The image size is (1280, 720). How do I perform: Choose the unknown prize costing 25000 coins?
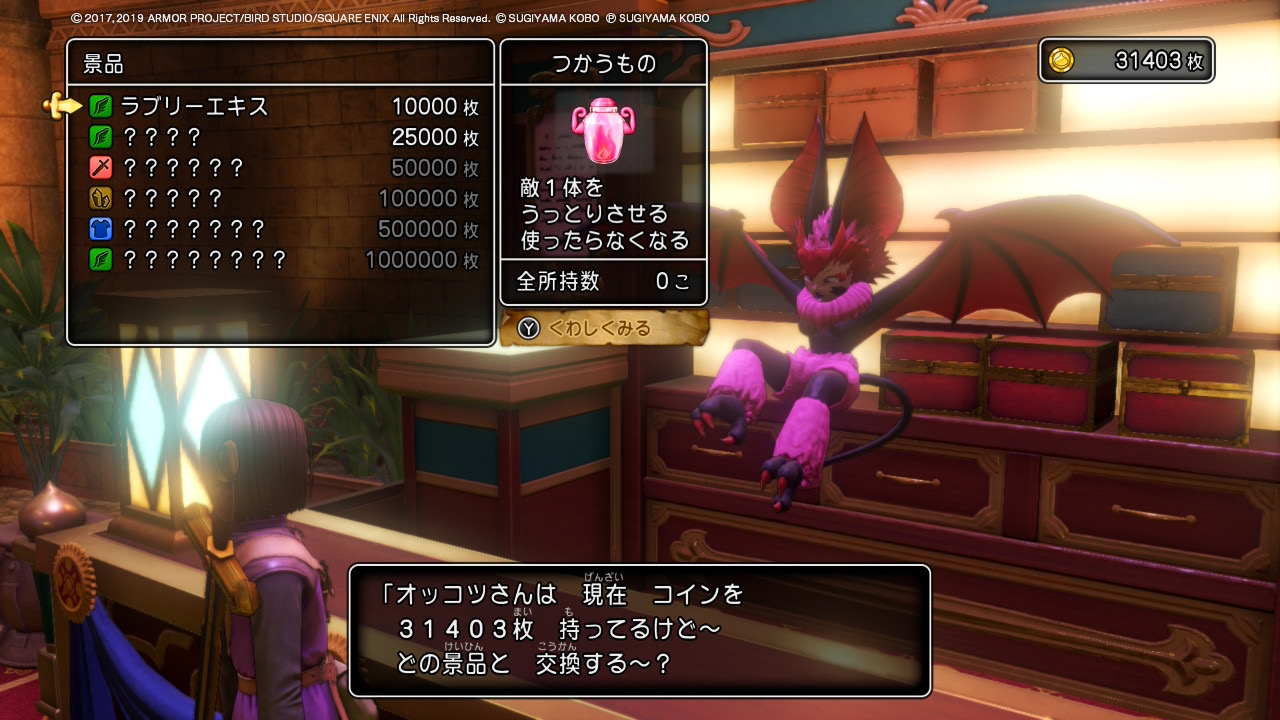280,137
